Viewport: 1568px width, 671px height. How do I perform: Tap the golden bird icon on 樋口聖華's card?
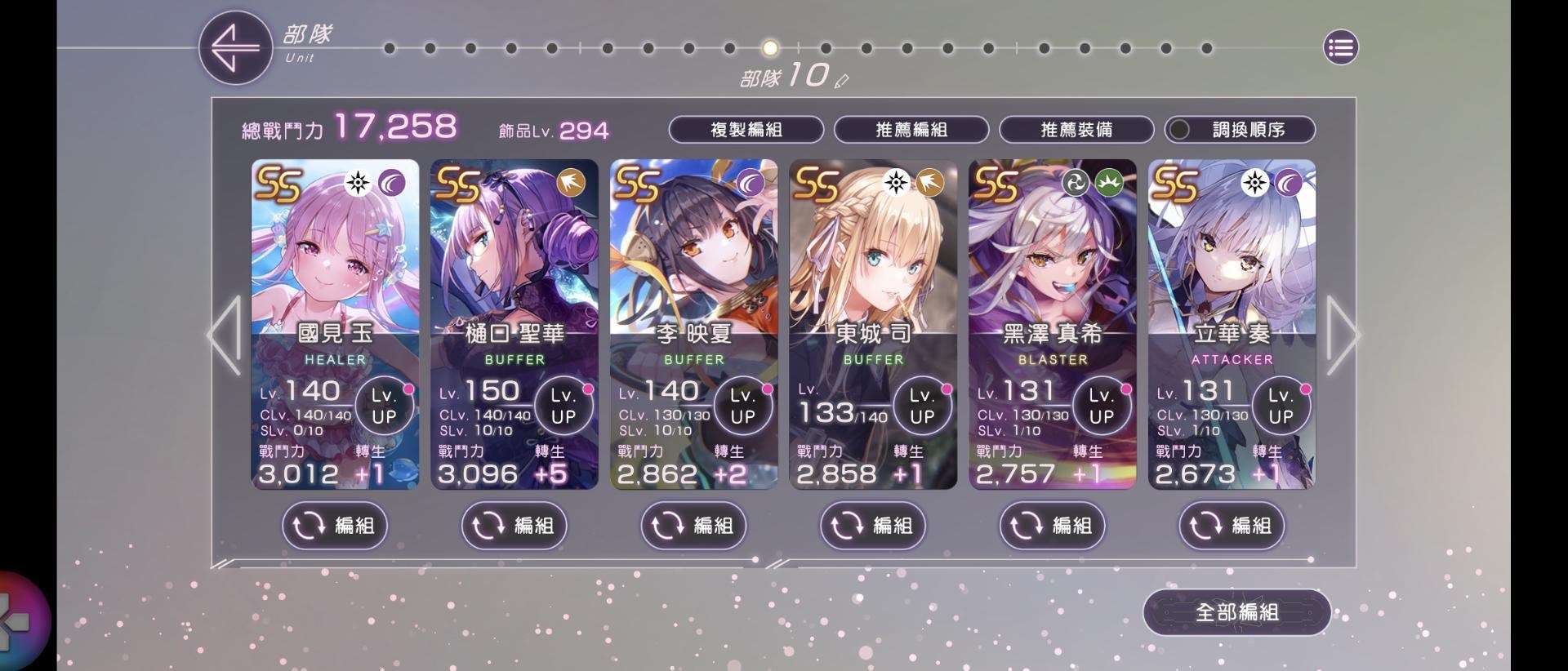[x=569, y=183]
